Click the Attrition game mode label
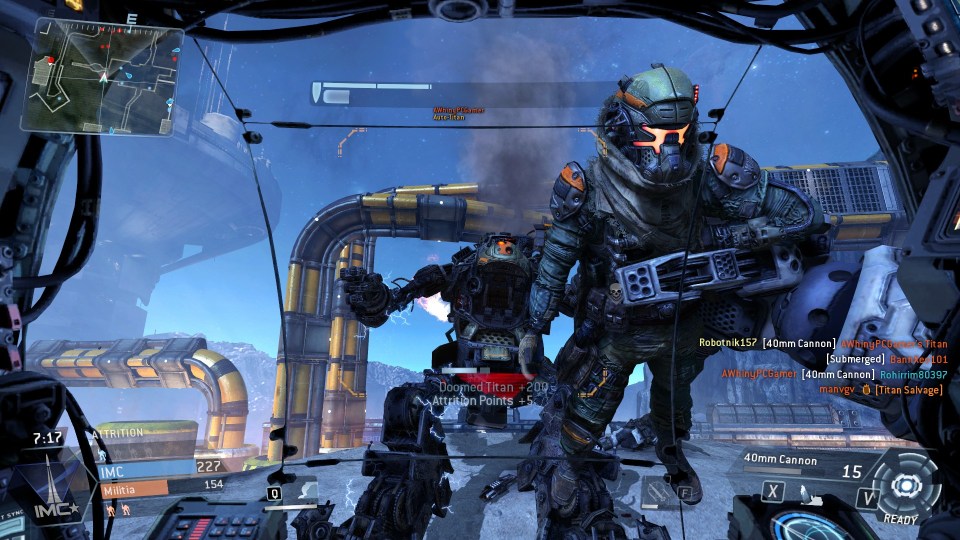 [120, 432]
